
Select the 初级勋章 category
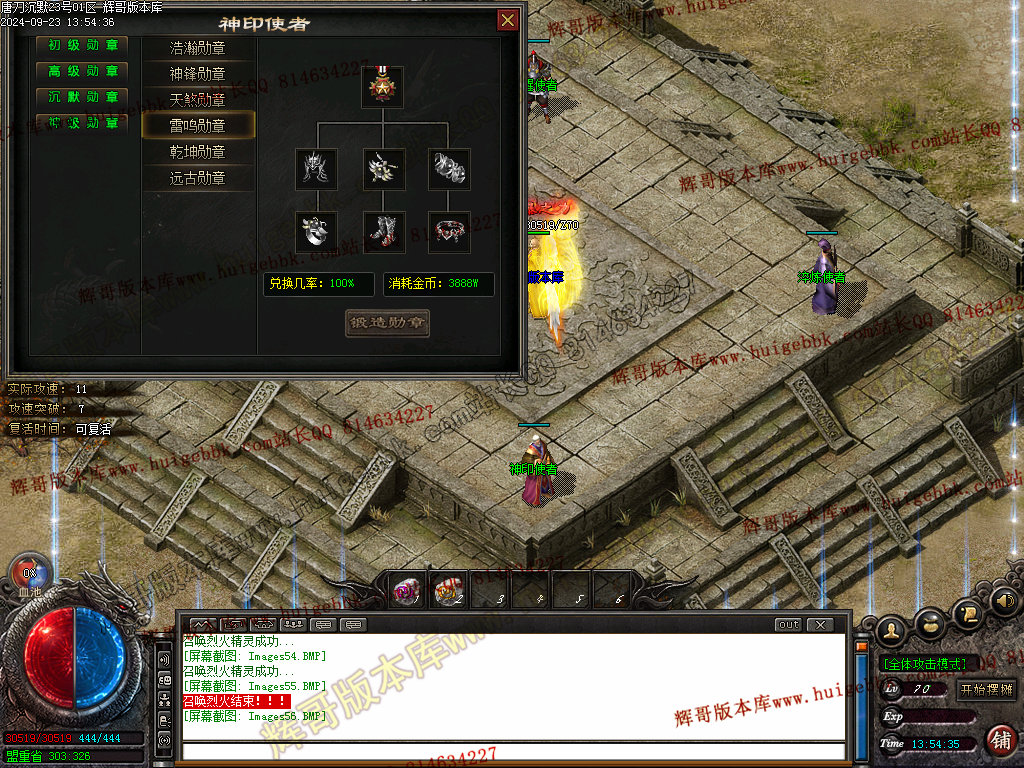pos(83,46)
